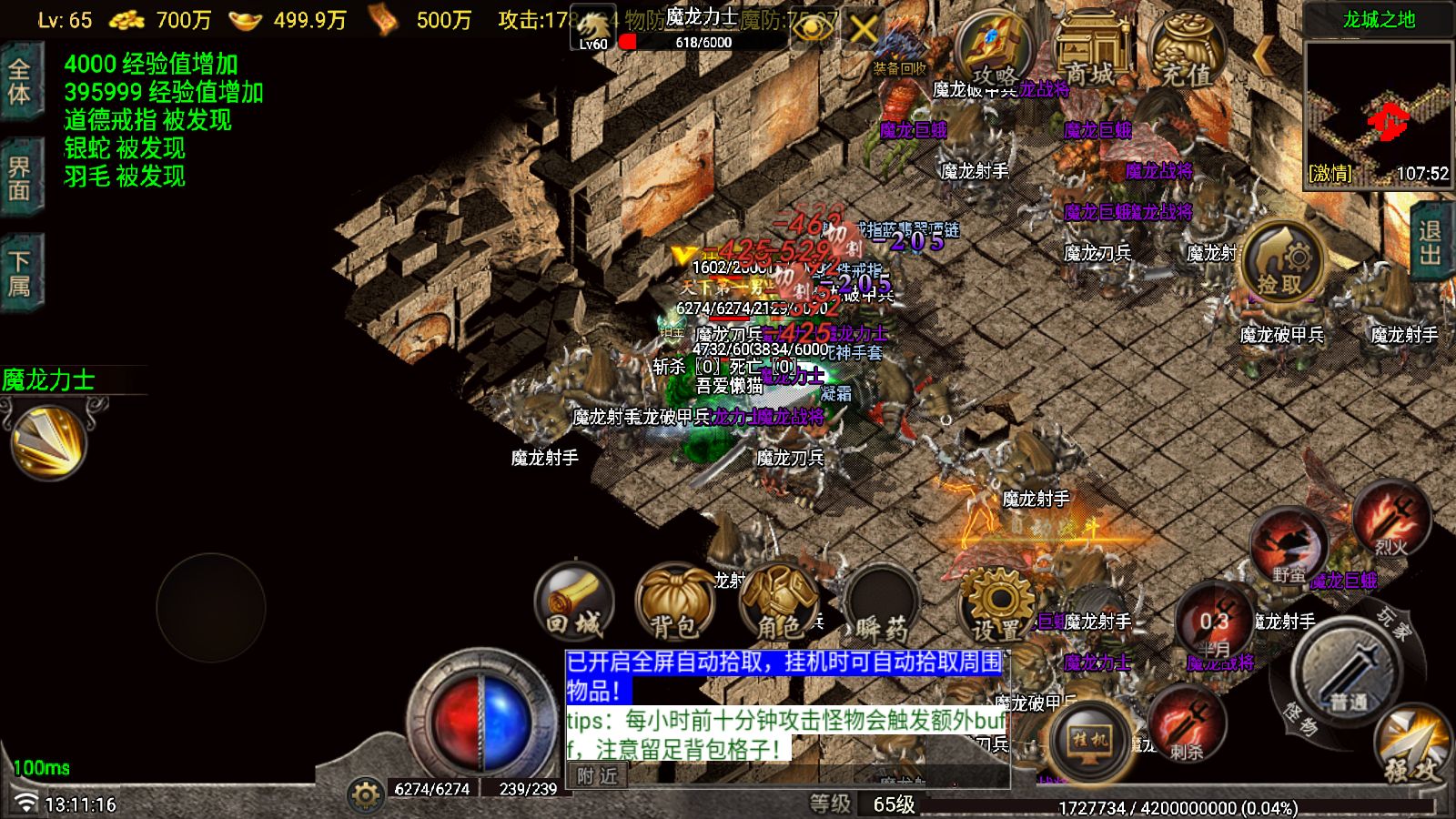Image resolution: width=1456 pixels, height=819 pixels.
Task: Close the target frame with the X
Action: coord(863,31)
